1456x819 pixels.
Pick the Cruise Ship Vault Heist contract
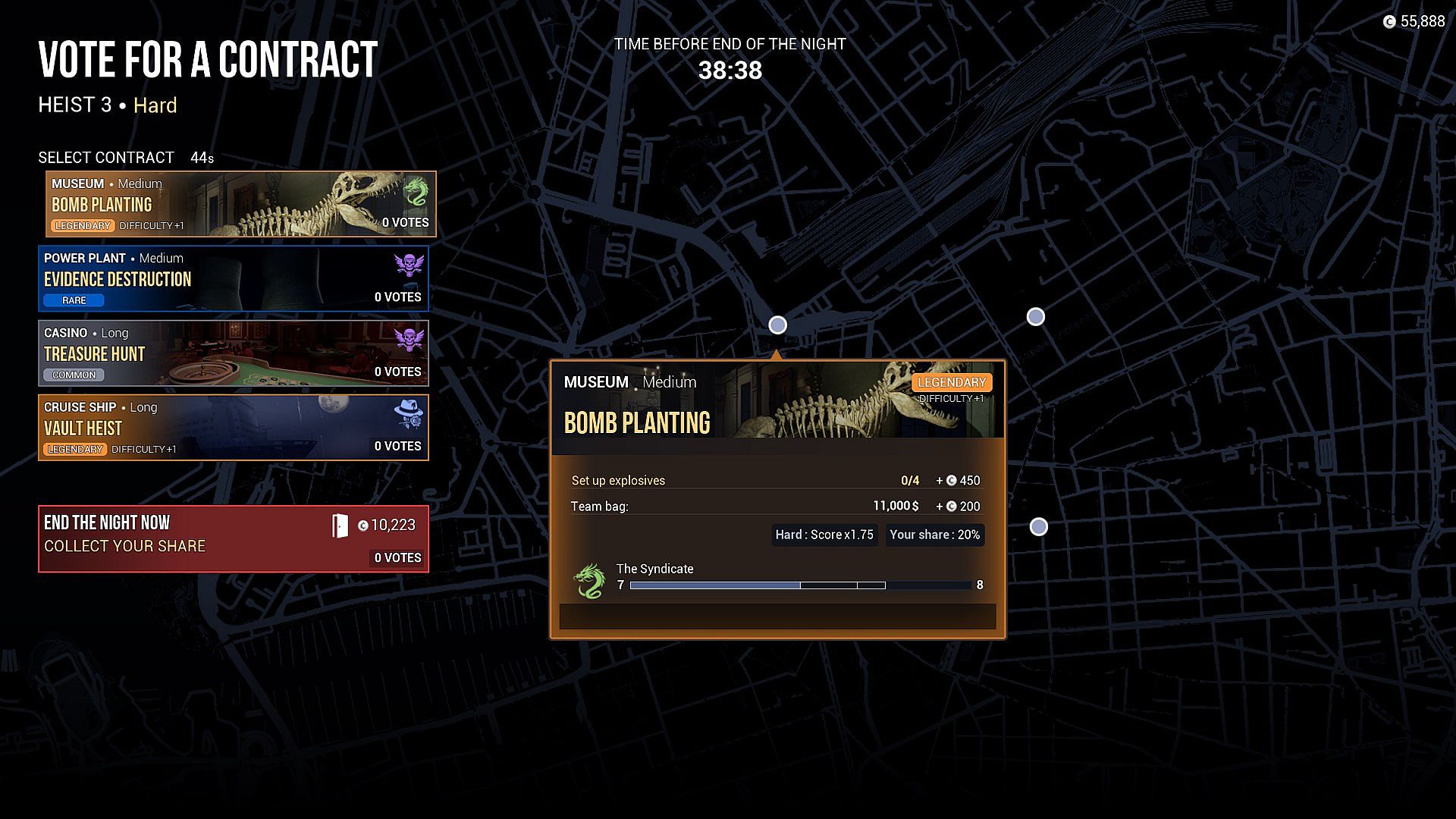click(x=233, y=427)
